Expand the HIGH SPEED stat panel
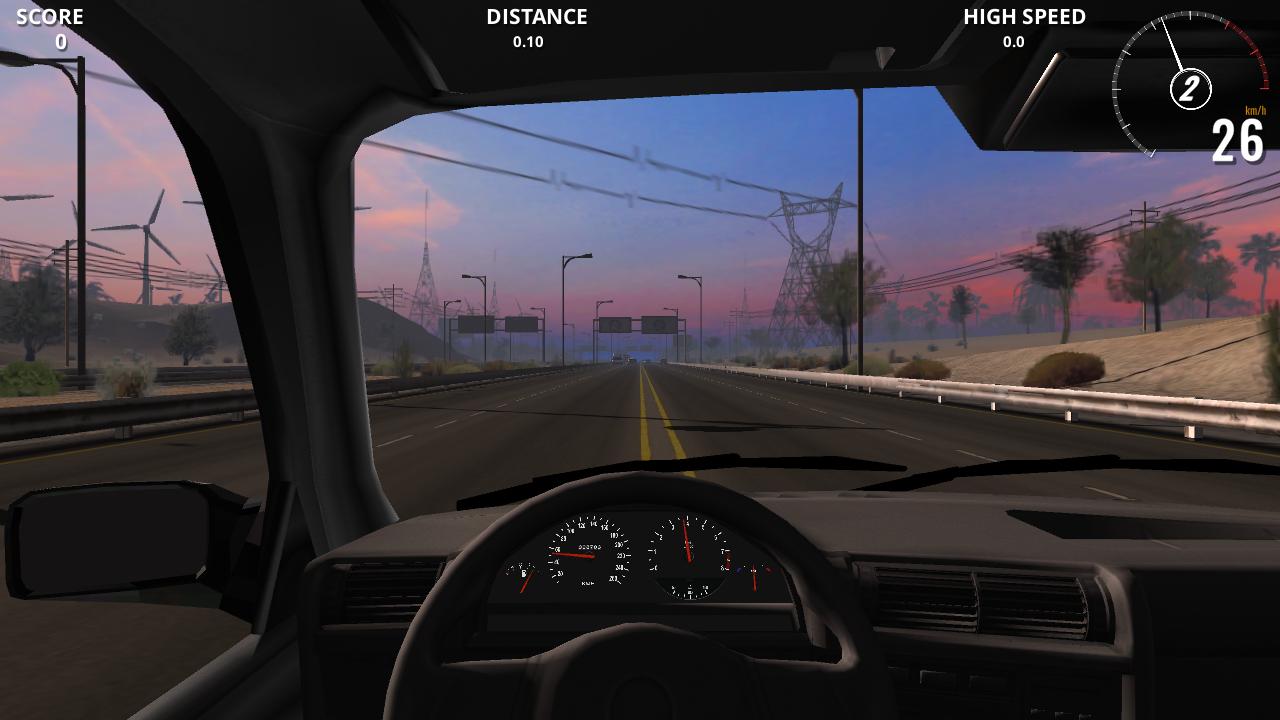 pos(1012,42)
